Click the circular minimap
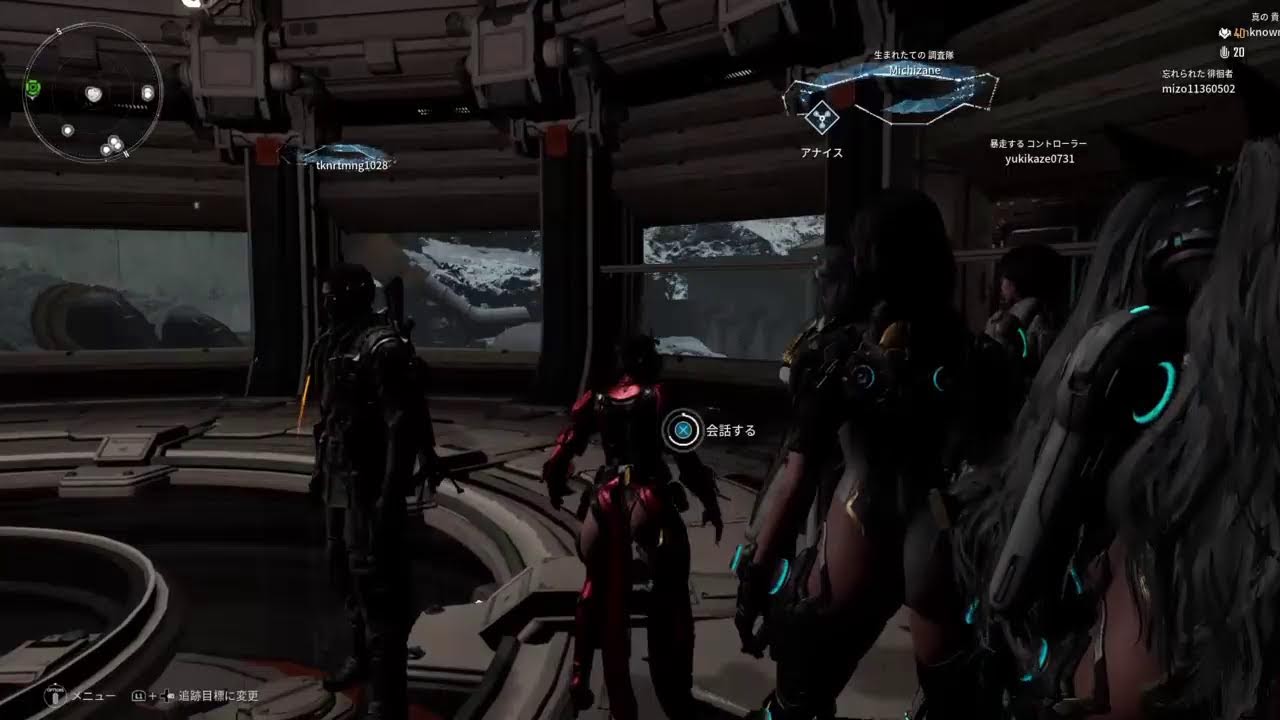 92,93
